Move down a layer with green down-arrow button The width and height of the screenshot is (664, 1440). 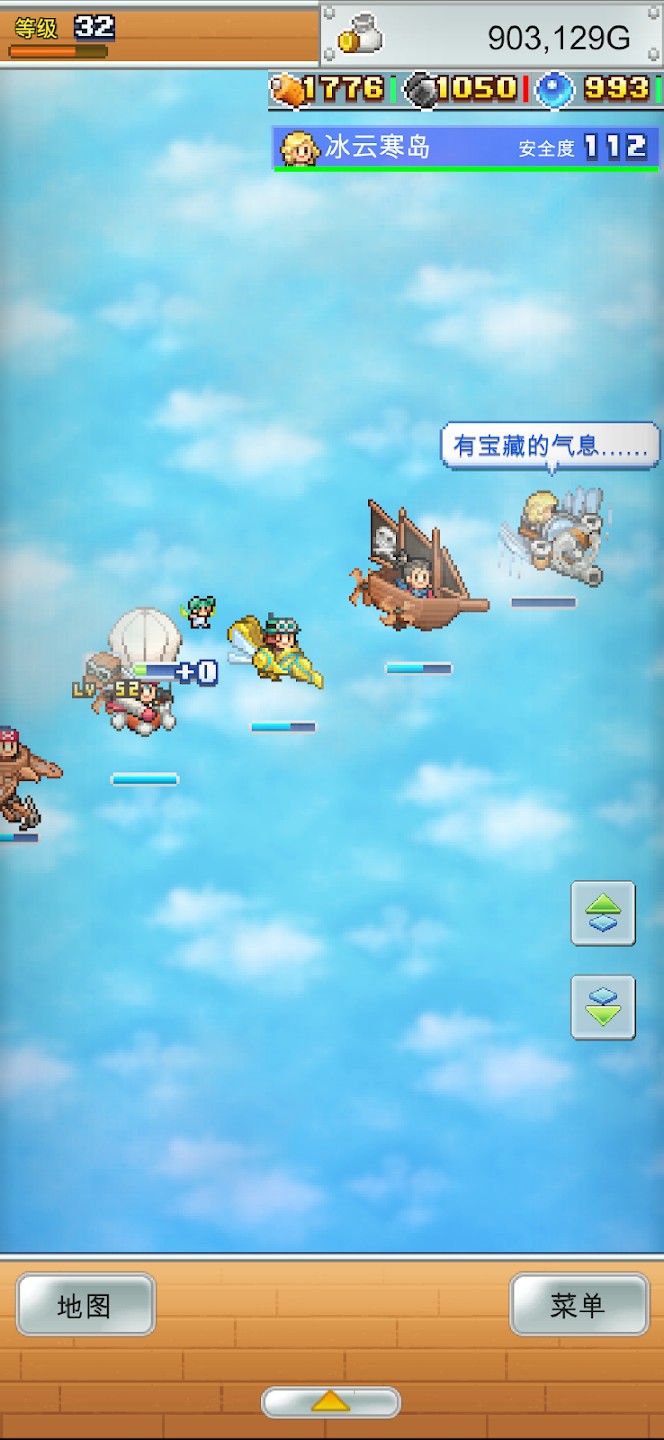[603, 1007]
